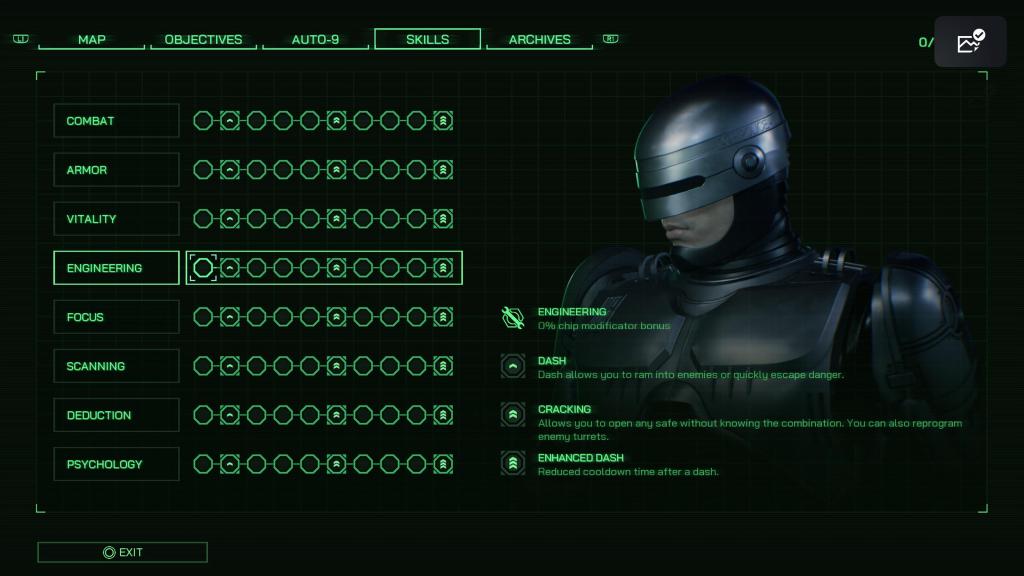Select the Combat skill category
The height and width of the screenshot is (576, 1024).
click(x=116, y=121)
